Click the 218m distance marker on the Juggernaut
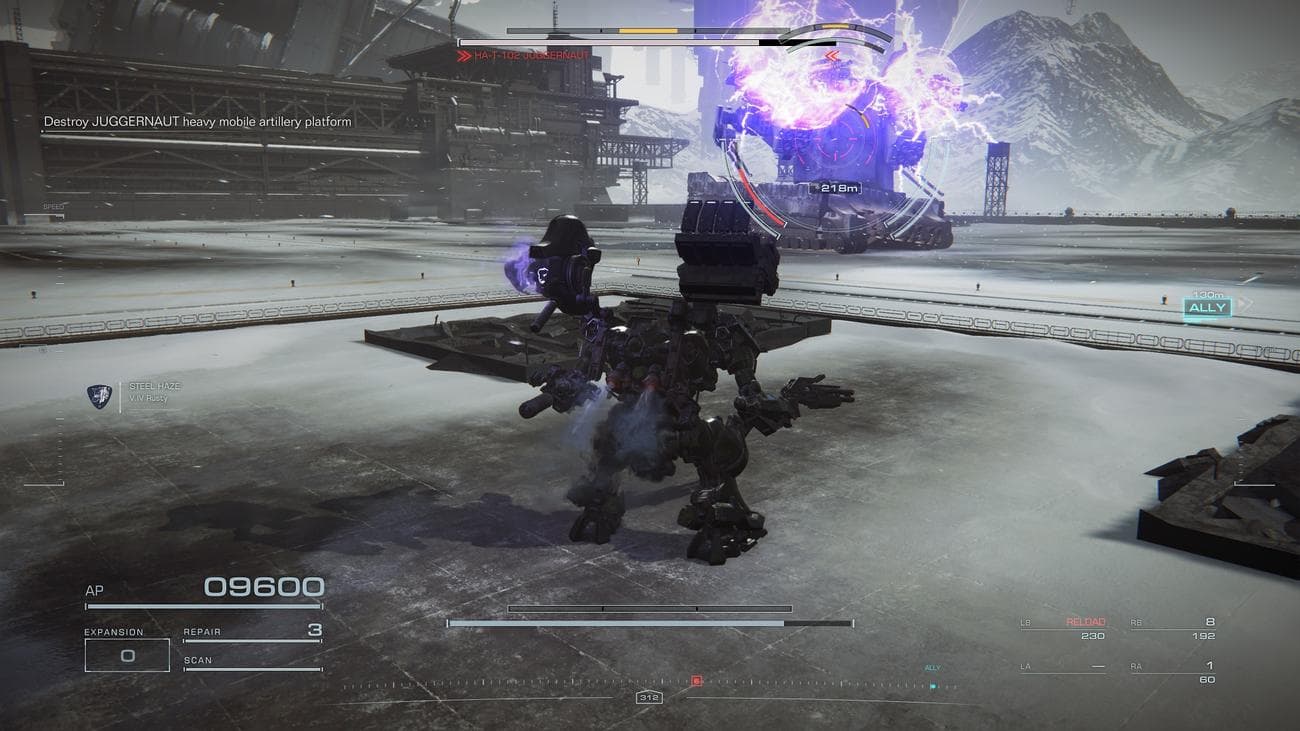Screen dimensions: 1300x731 [x=835, y=187]
